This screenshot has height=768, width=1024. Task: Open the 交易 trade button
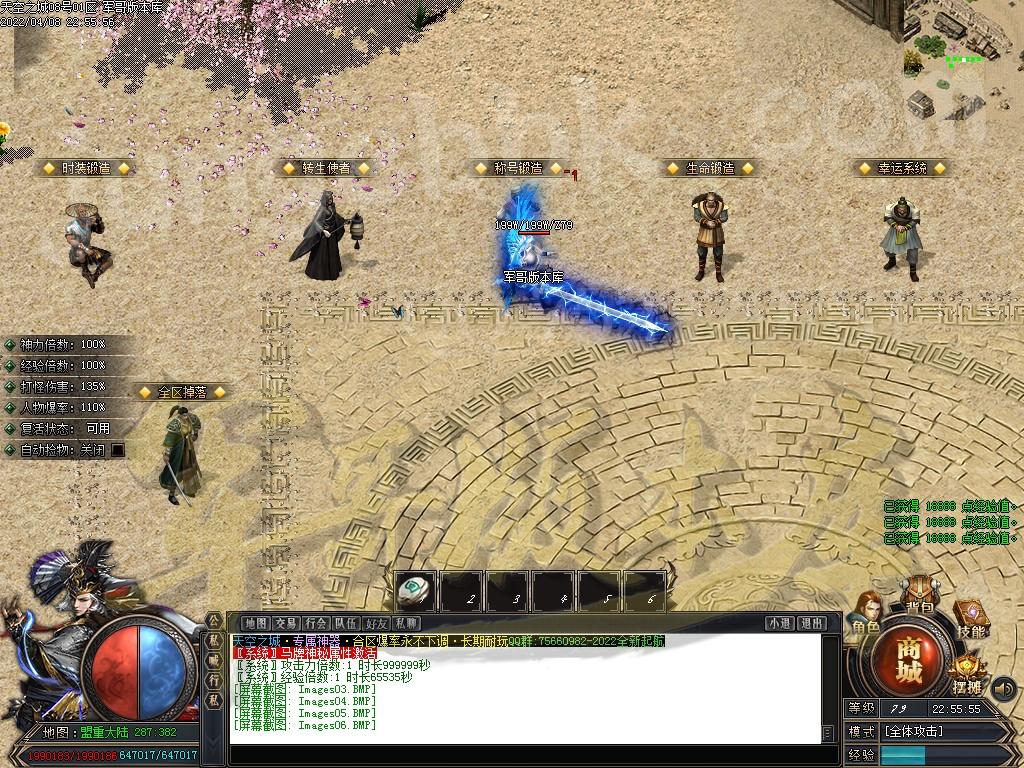tap(286, 623)
